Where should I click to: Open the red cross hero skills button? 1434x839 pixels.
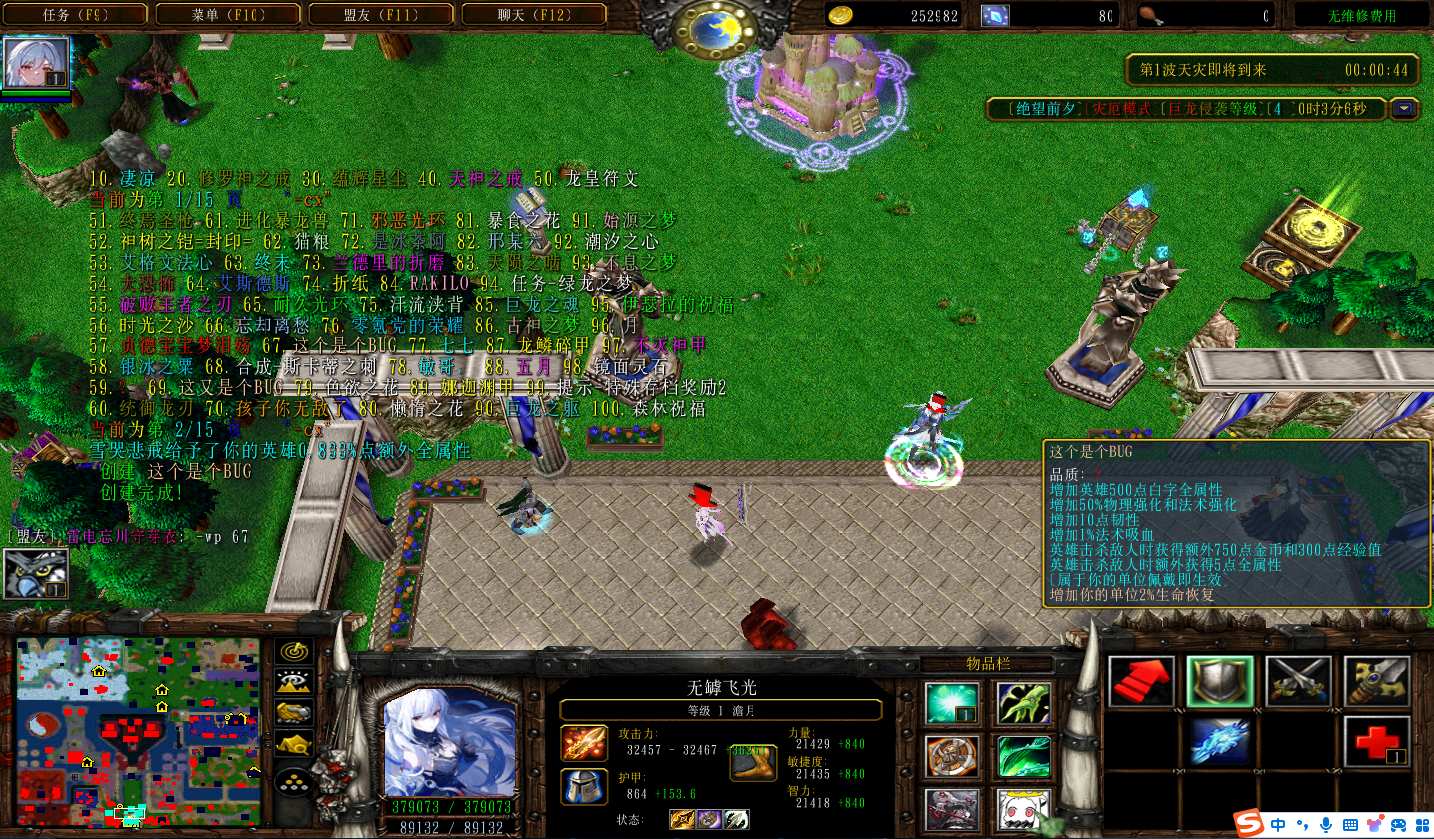(x=1377, y=742)
